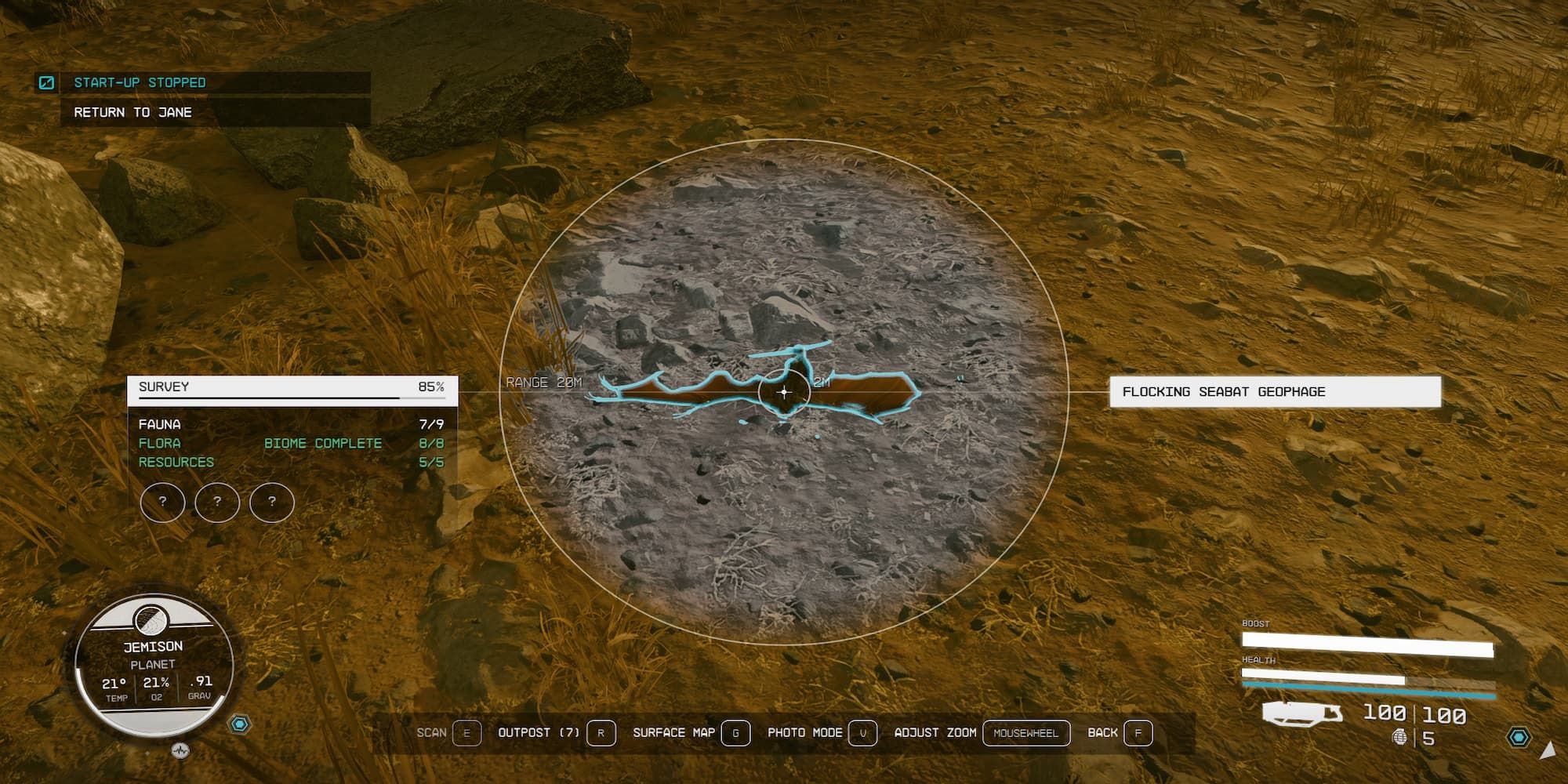Select the grenade icon next to the number 5
This screenshot has height=784, width=1568.
[x=1401, y=737]
